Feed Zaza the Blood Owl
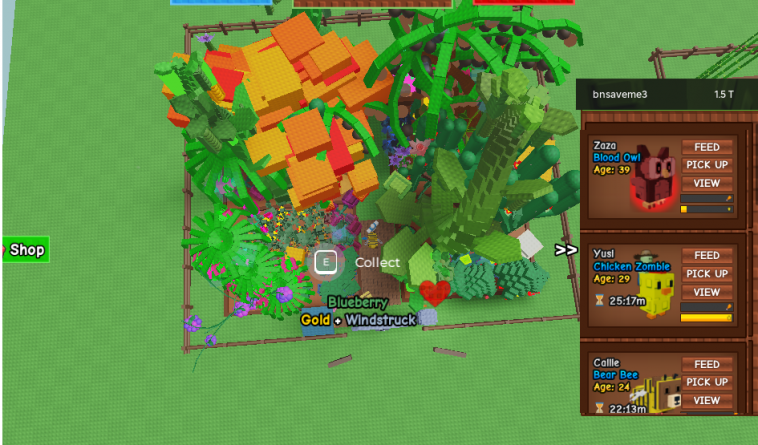This screenshot has height=445, width=758. 706,147
